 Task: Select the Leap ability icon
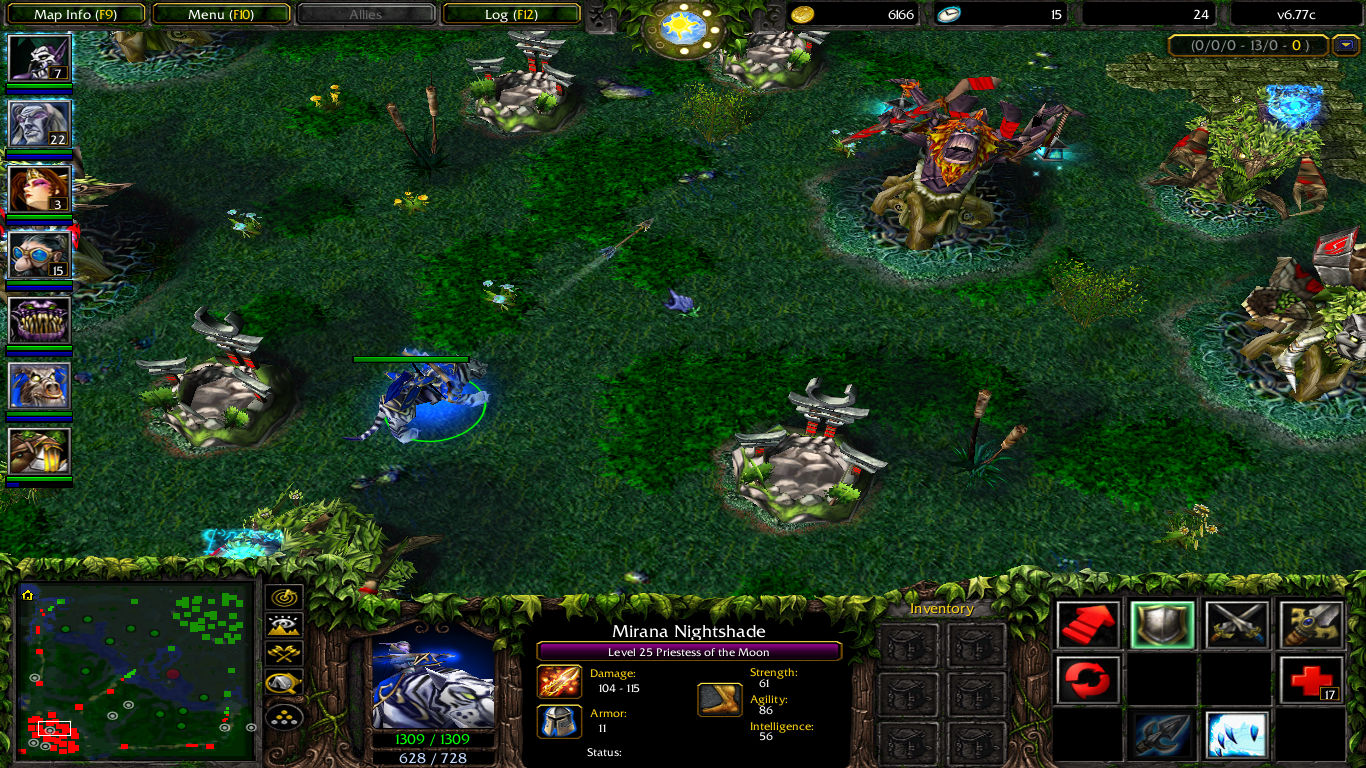pyautogui.click(x=1236, y=735)
